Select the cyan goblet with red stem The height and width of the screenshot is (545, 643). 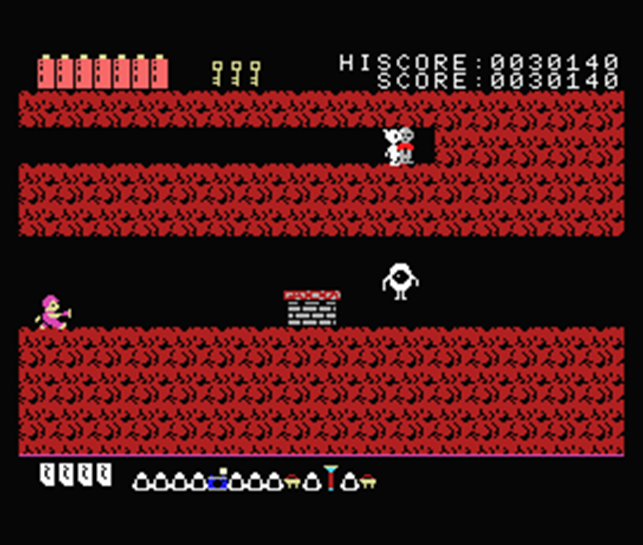coord(330,479)
